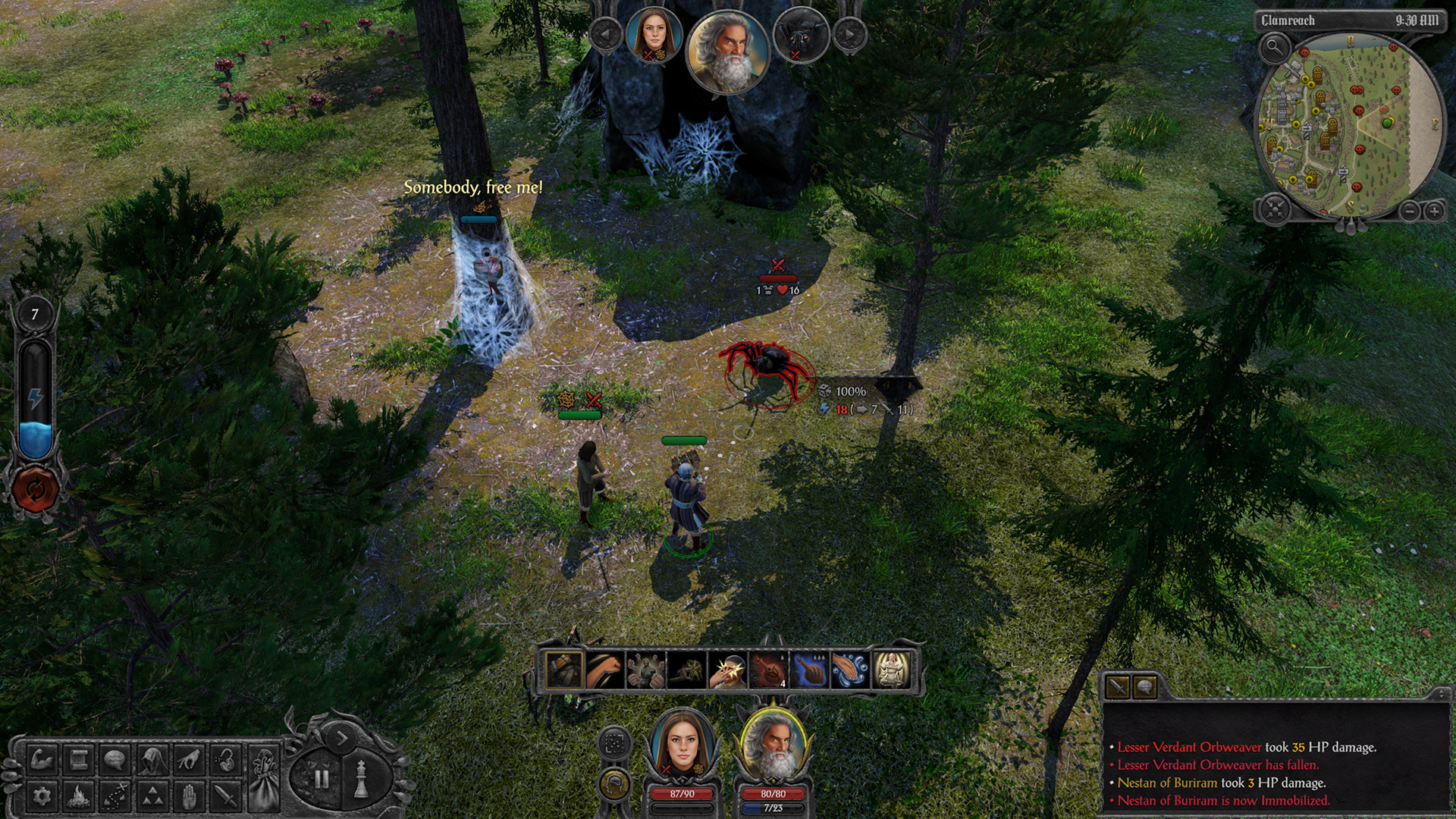The height and width of the screenshot is (819, 1456).
Task: Click the sword combat mode icon
Action: (226, 795)
